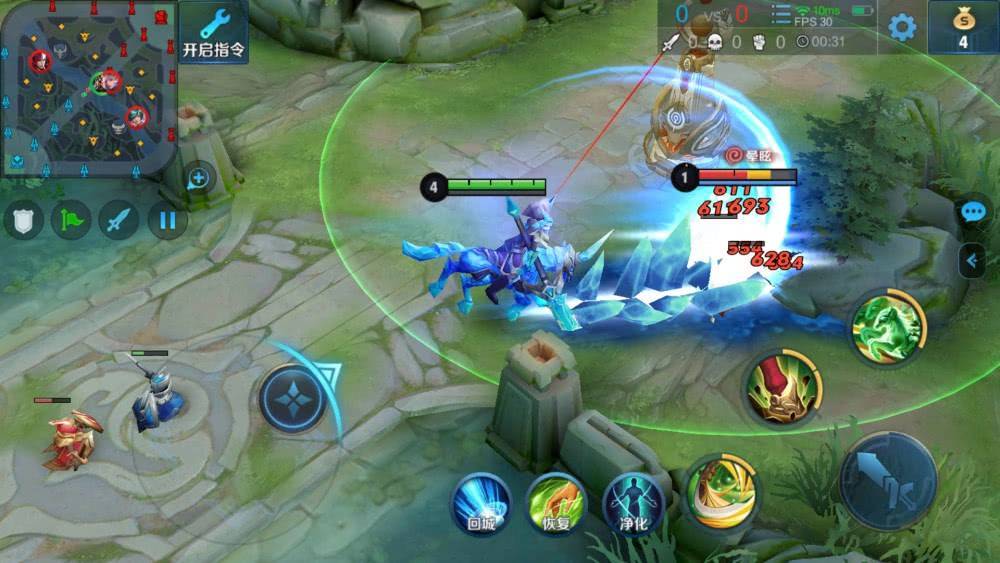Open the chat bubble panel
1000x563 pixels.
coord(972,212)
